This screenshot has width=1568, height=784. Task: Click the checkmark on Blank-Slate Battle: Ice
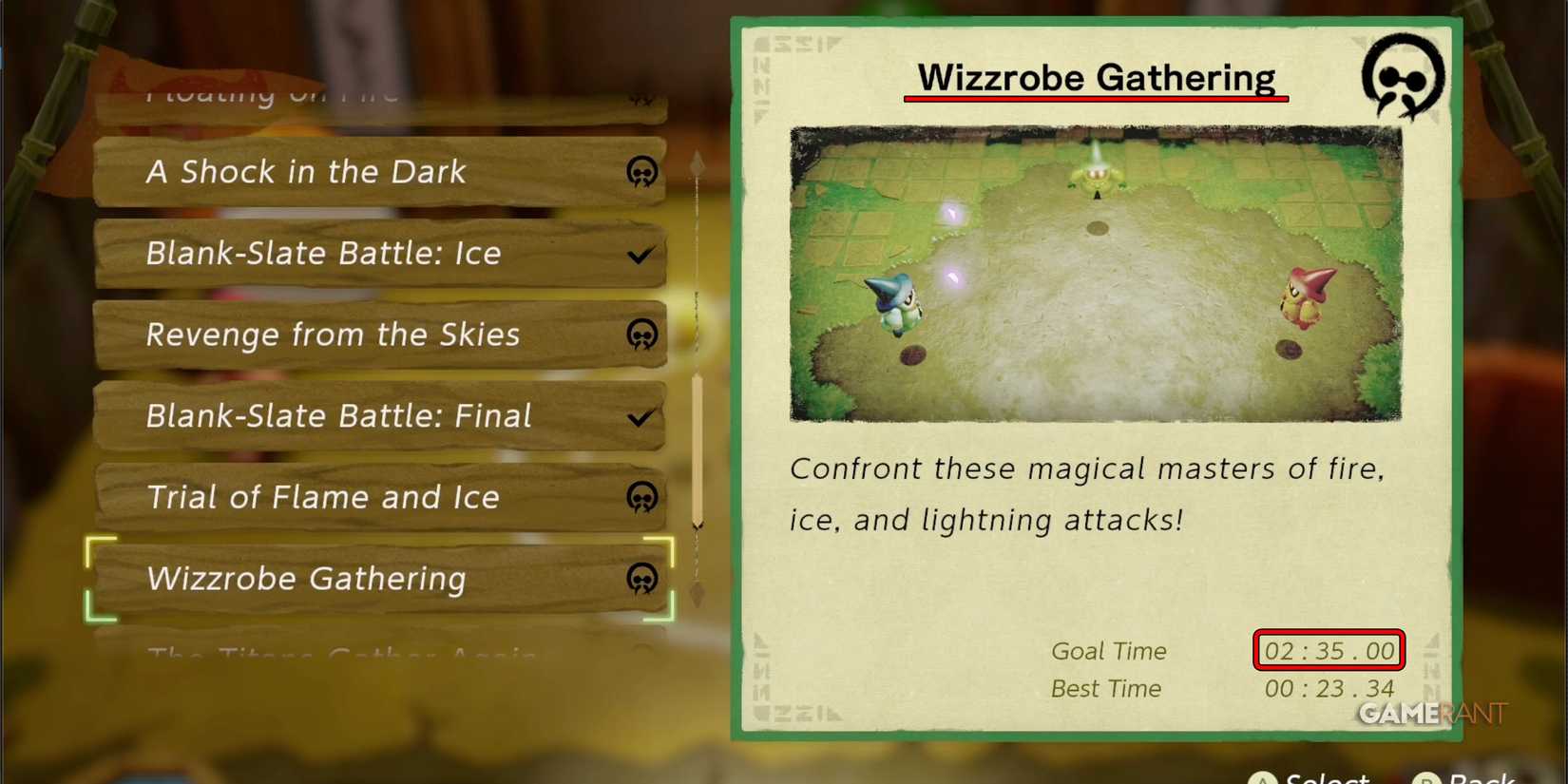(641, 254)
